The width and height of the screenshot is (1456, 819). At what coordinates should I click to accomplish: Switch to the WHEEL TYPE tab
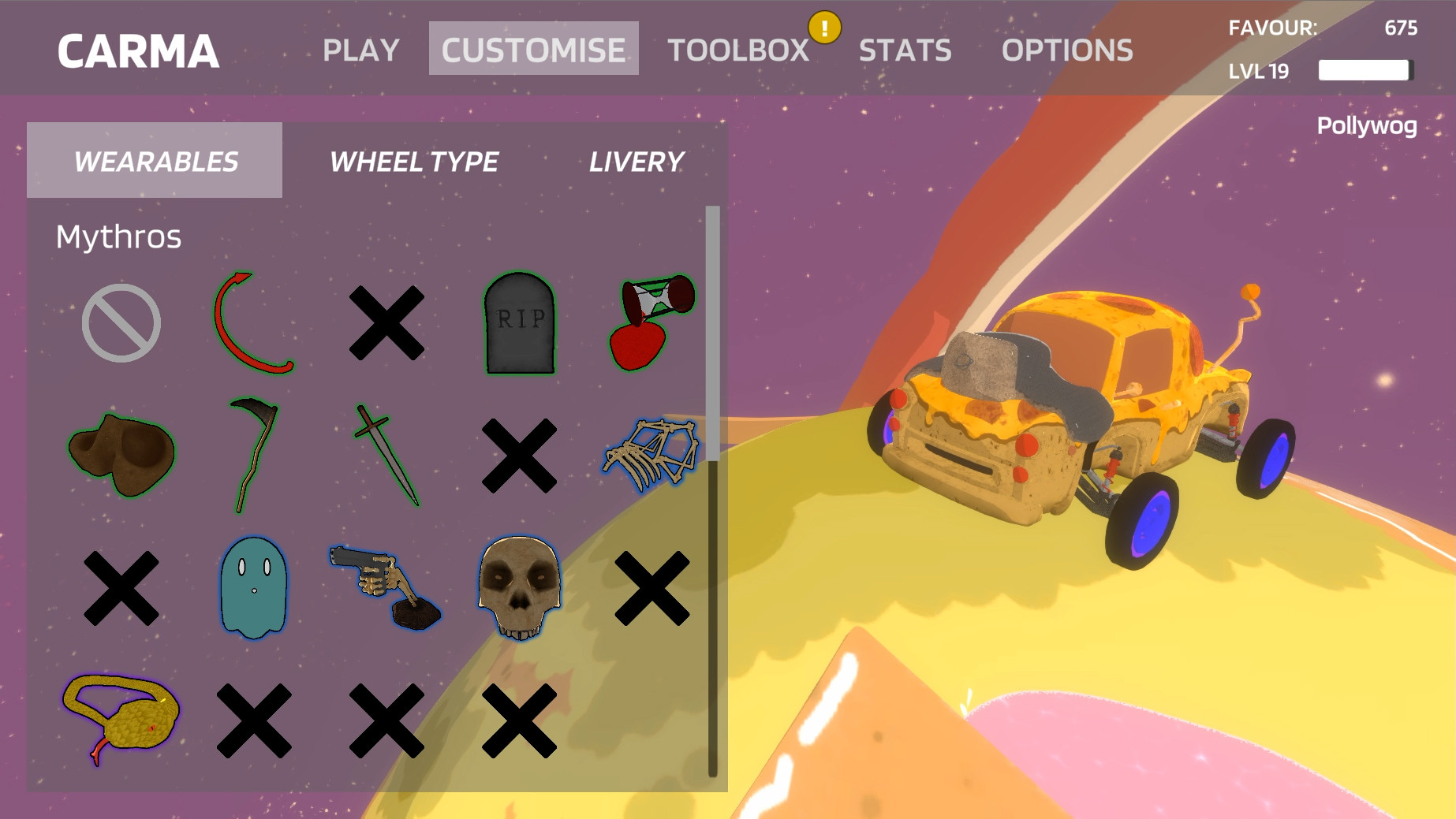[x=413, y=162]
